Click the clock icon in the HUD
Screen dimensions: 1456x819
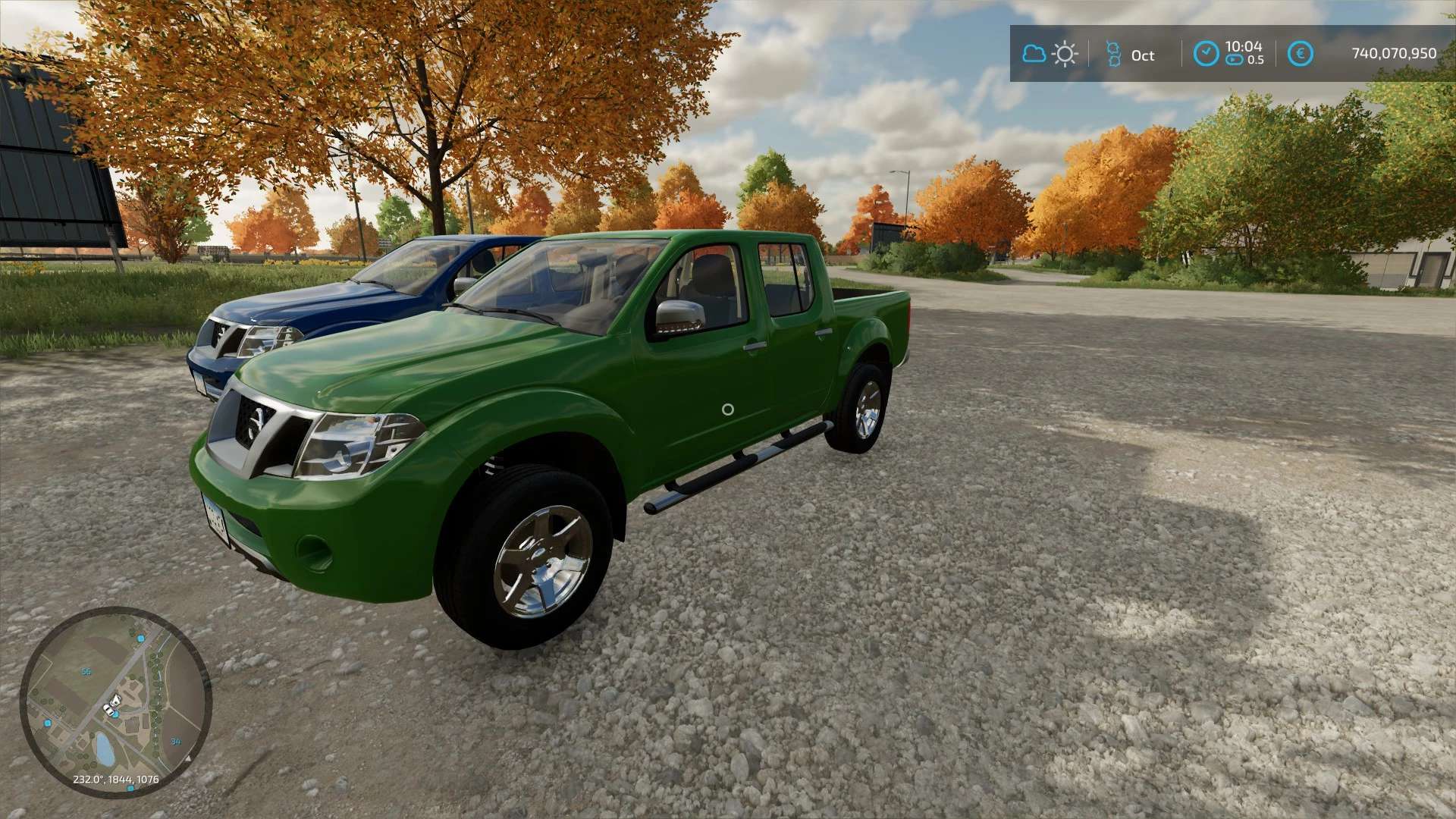tap(1206, 54)
